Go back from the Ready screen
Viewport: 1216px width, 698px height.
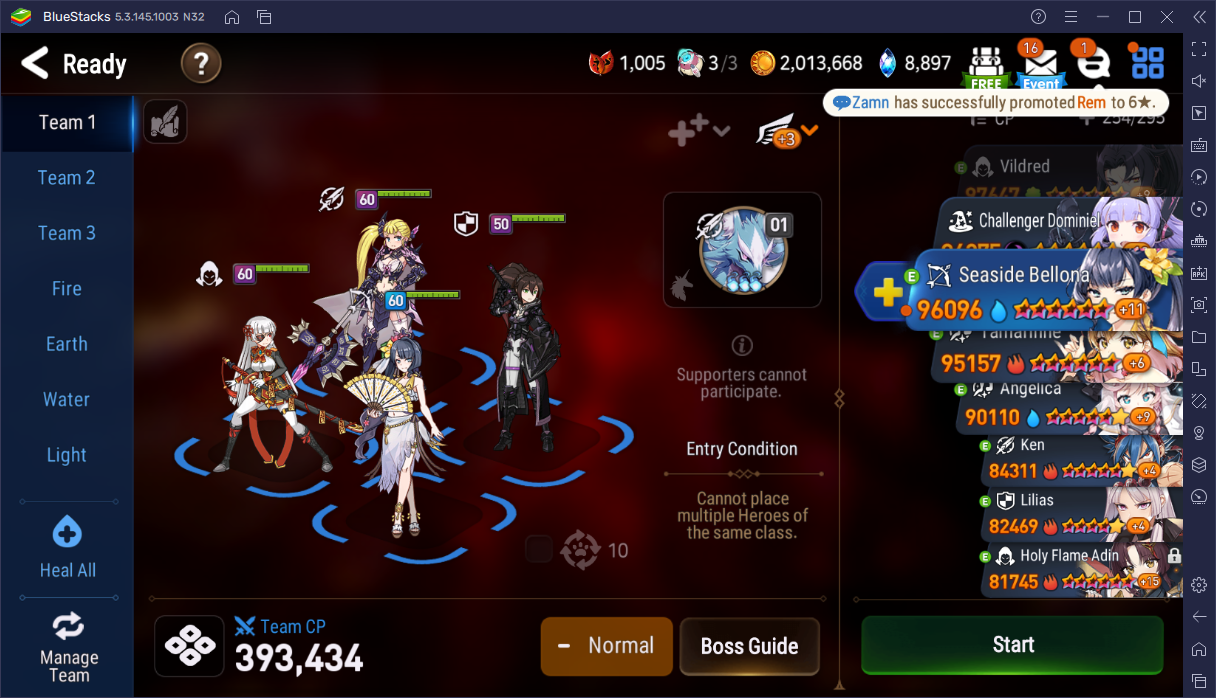pos(36,64)
